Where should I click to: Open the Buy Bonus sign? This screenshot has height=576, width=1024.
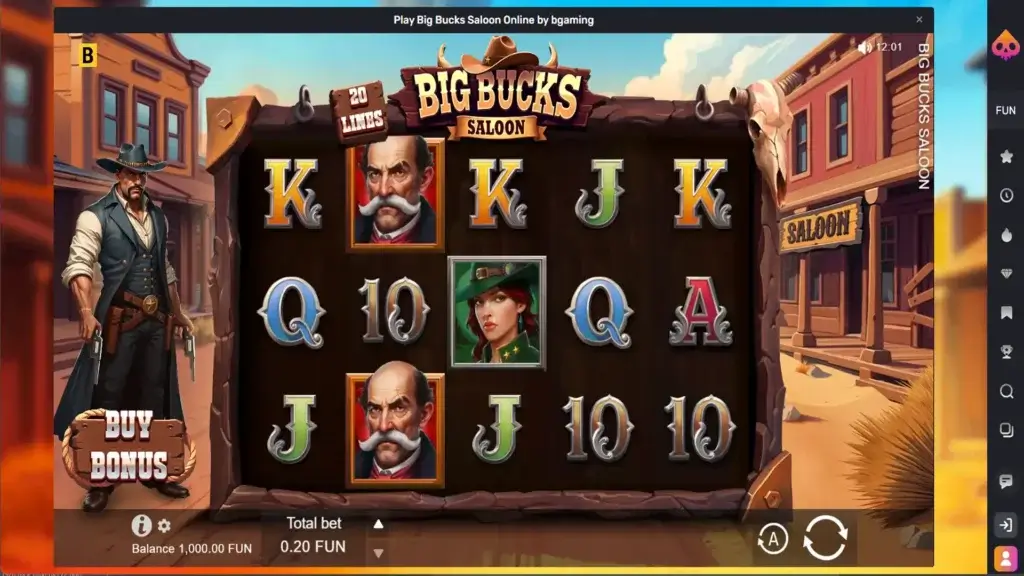coord(130,446)
